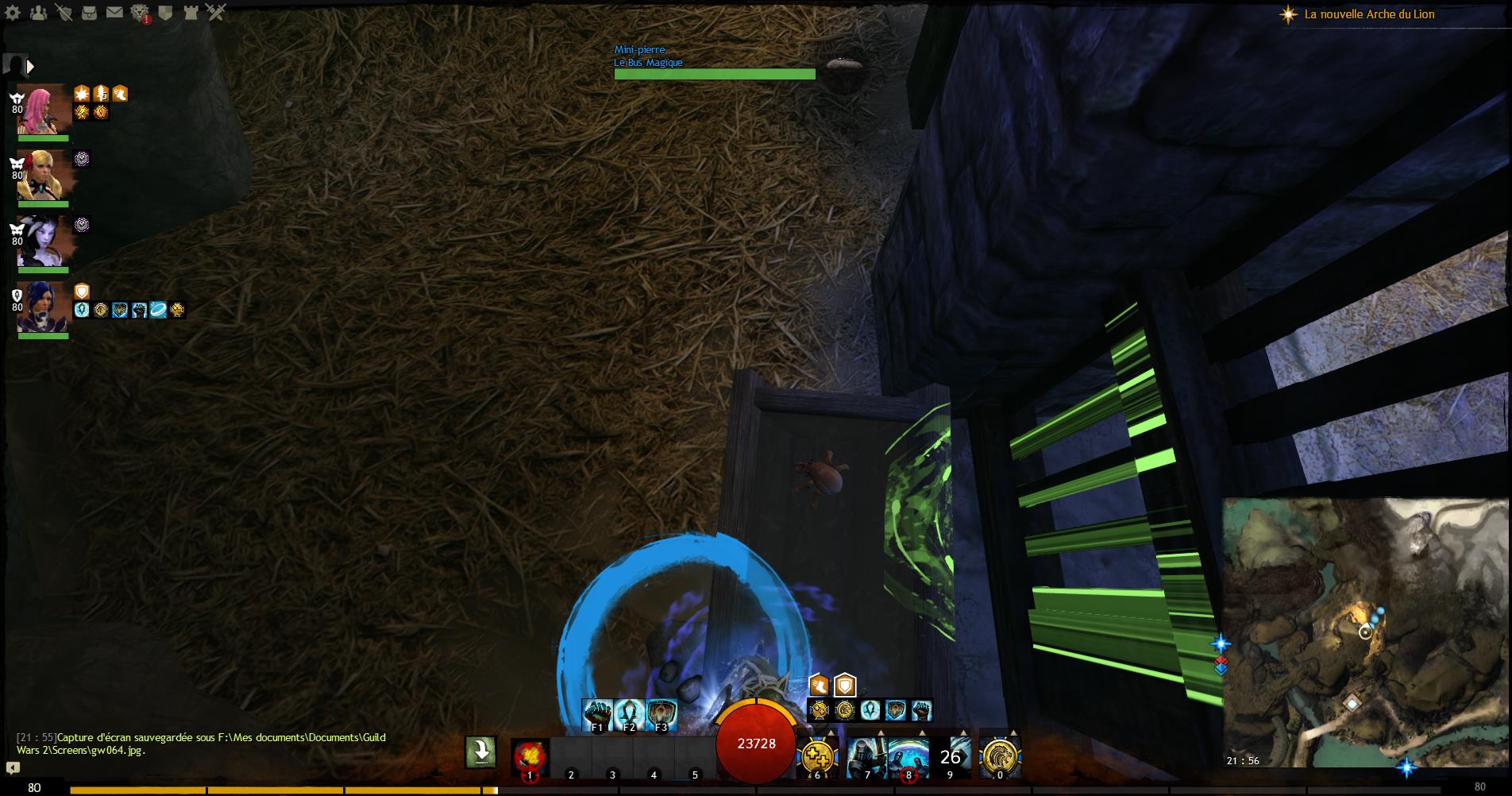Click the weapon swap arrow button
This screenshot has width=1512, height=796.
(480, 752)
